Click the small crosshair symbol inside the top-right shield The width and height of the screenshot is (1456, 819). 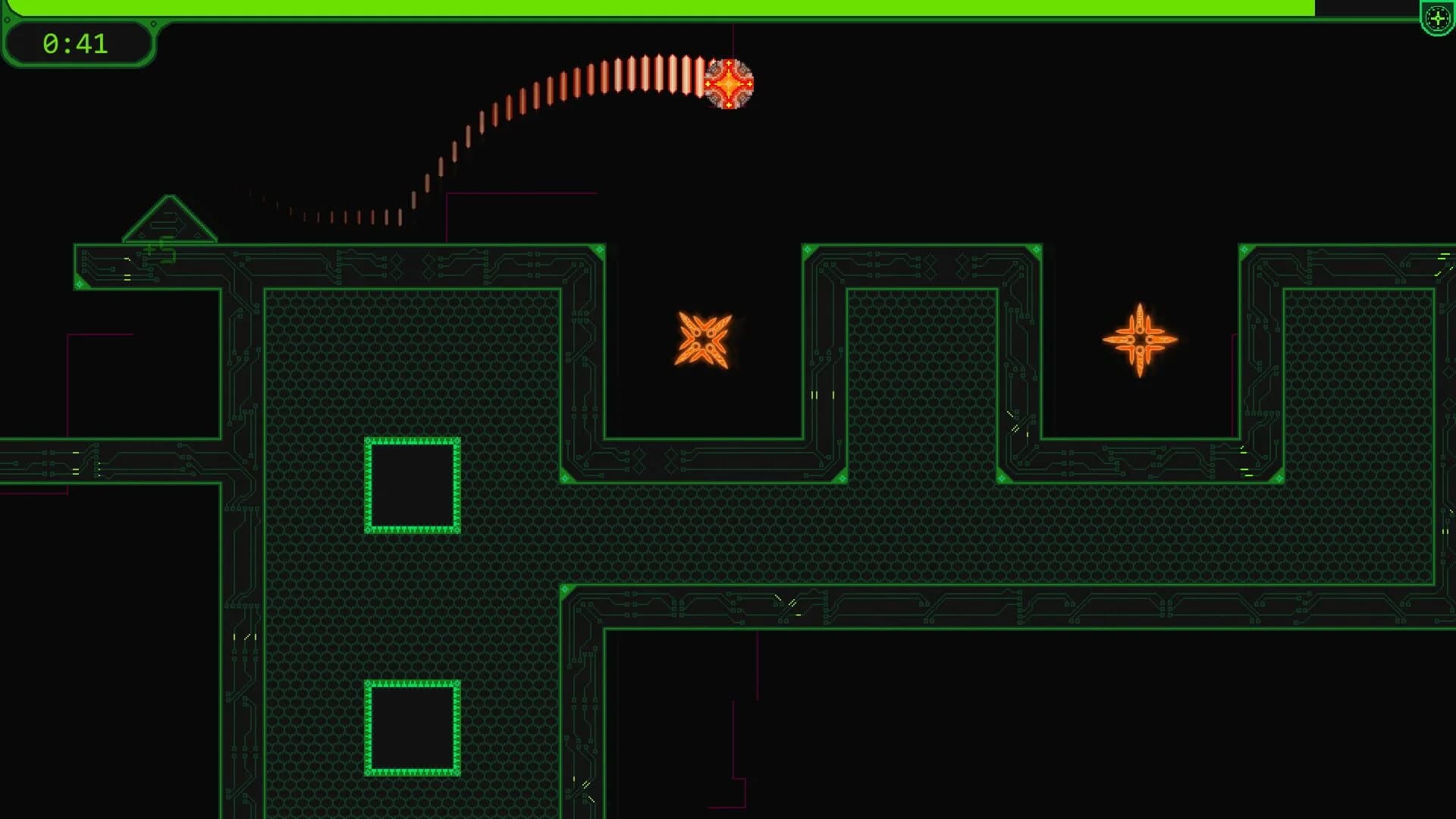1438,20
